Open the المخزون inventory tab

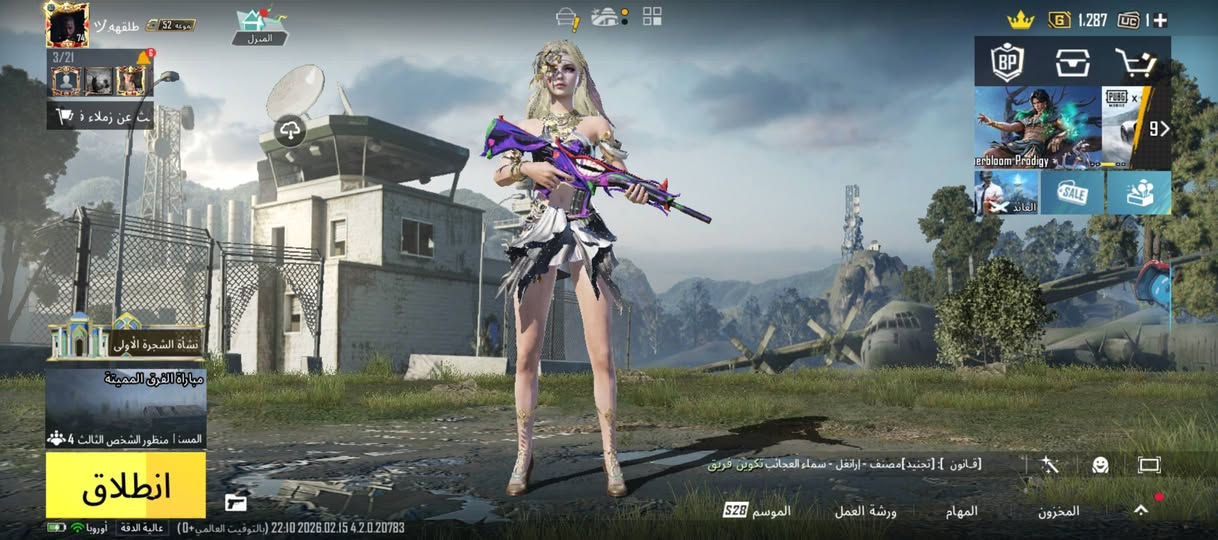1058,511
